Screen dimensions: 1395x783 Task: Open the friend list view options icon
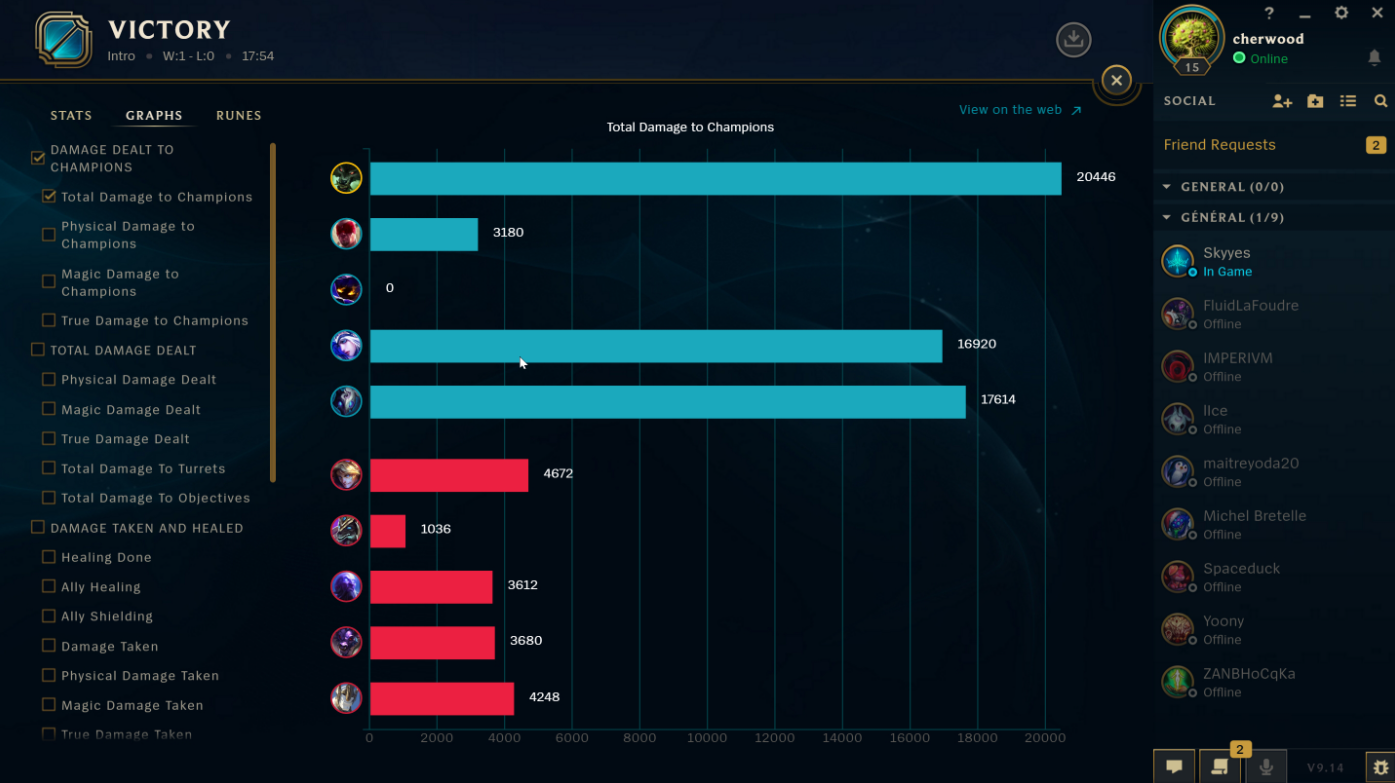[x=1348, y=100]
